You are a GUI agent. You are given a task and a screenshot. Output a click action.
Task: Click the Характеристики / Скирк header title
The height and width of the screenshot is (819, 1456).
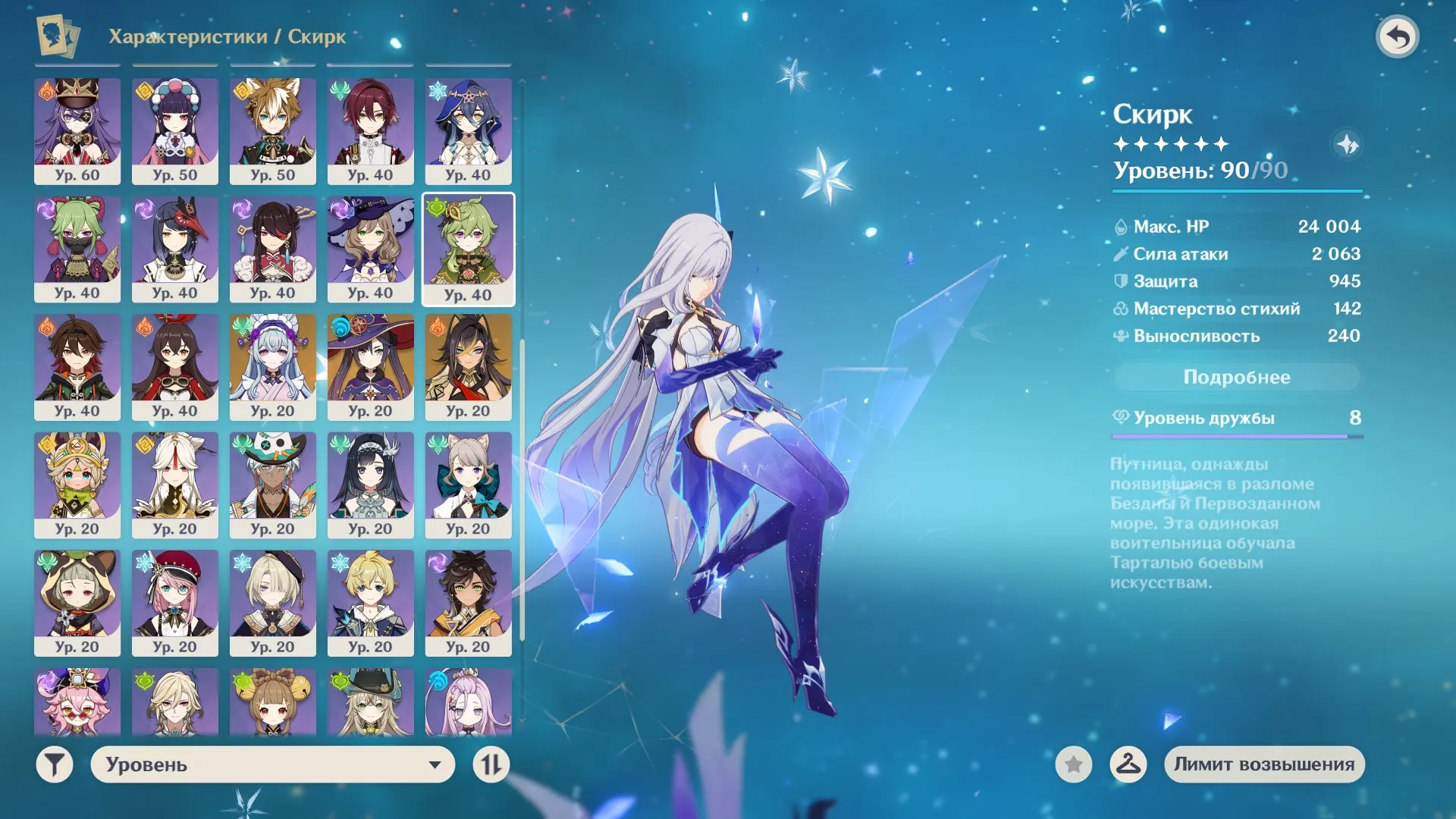pos(227,36)
